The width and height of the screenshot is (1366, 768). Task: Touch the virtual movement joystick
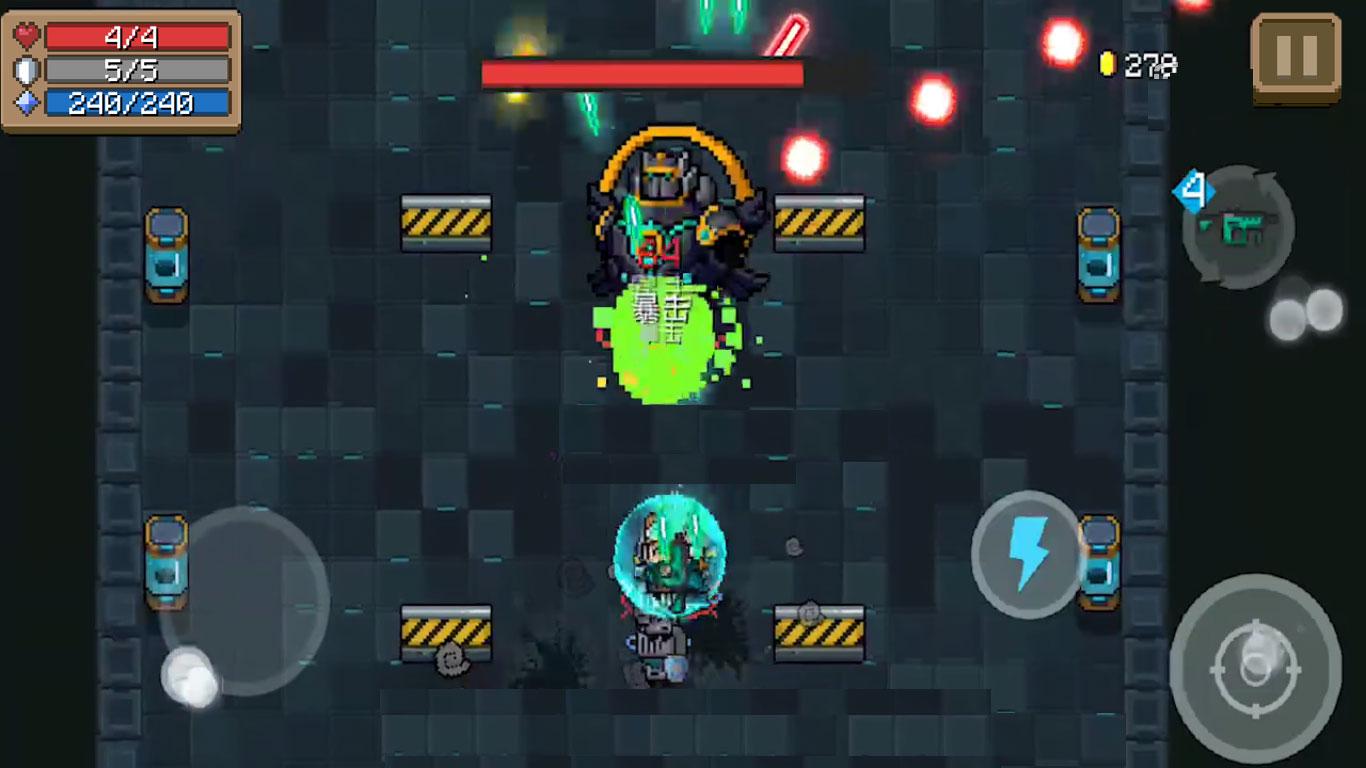[243, 600]
